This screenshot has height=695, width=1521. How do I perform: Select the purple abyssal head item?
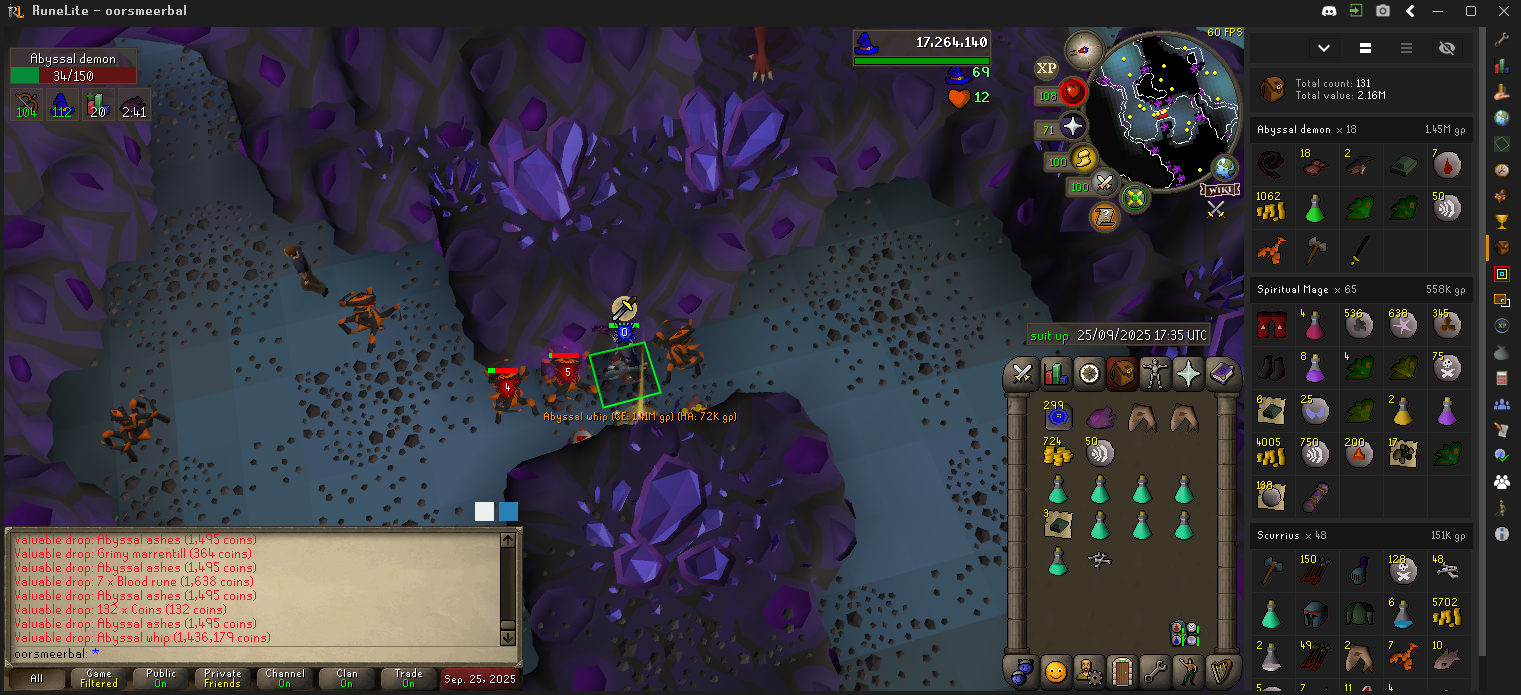(1099, 416)
